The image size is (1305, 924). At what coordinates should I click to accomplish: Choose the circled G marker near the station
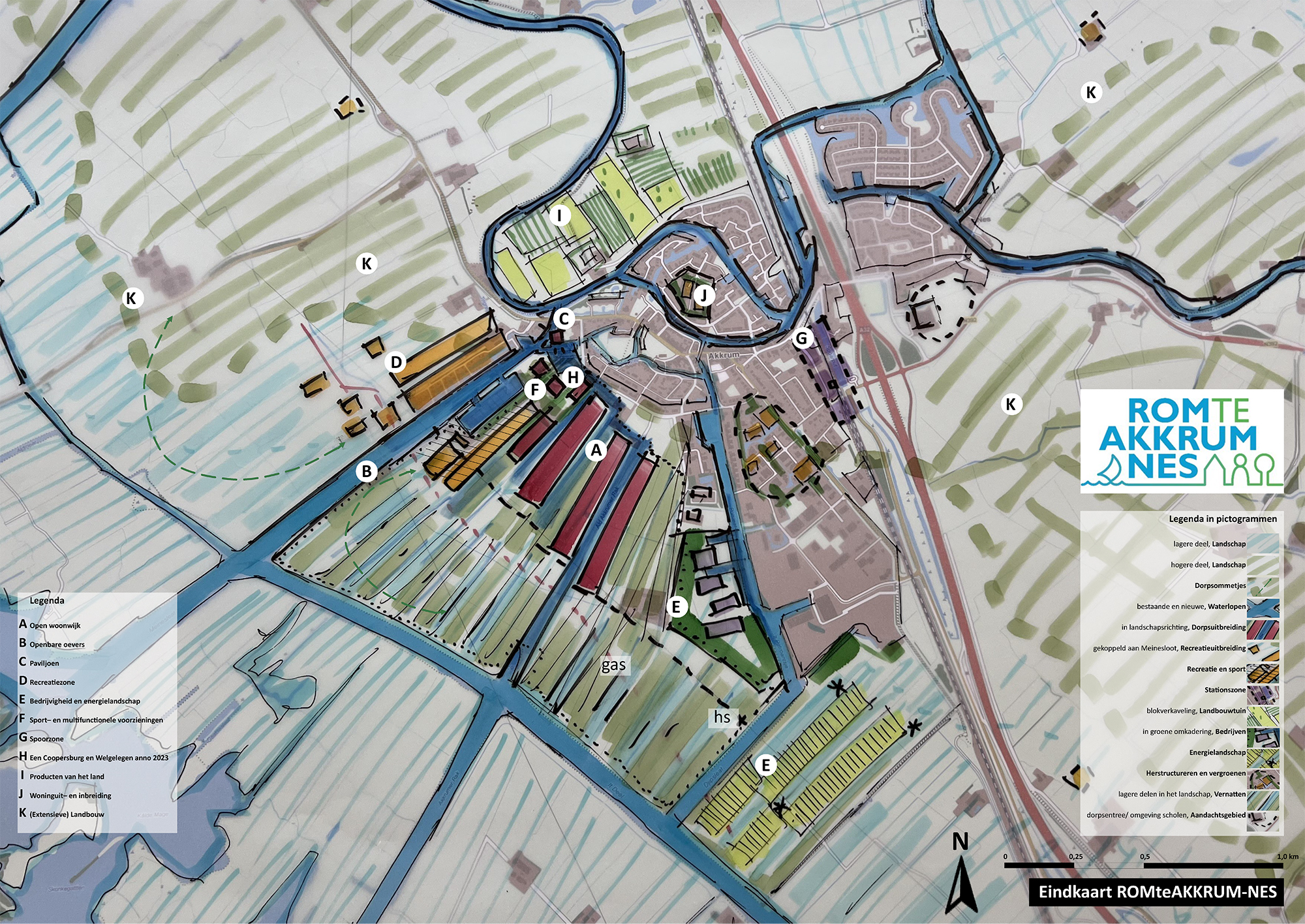coord(802,338)
